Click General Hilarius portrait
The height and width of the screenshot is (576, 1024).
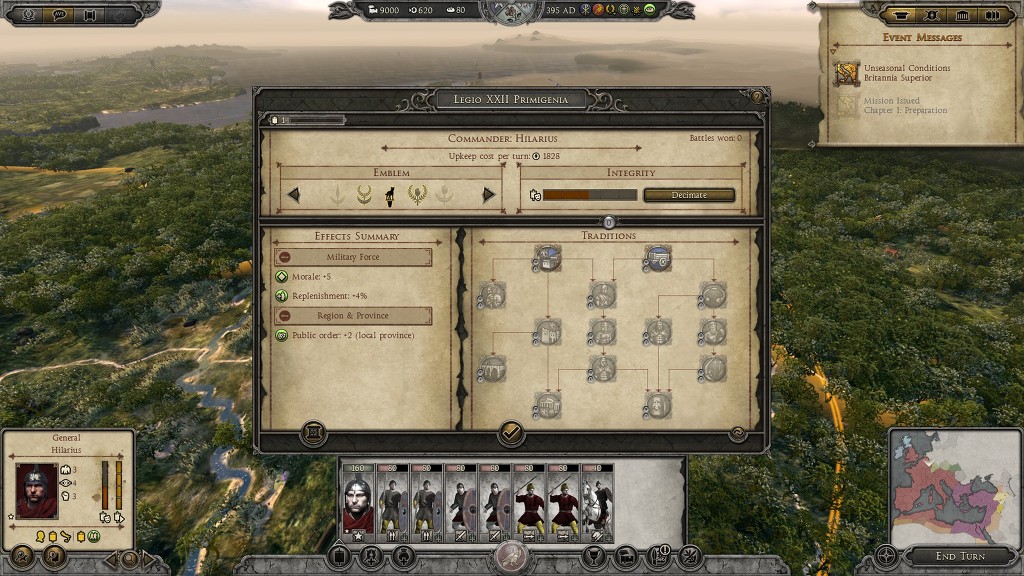36,490
